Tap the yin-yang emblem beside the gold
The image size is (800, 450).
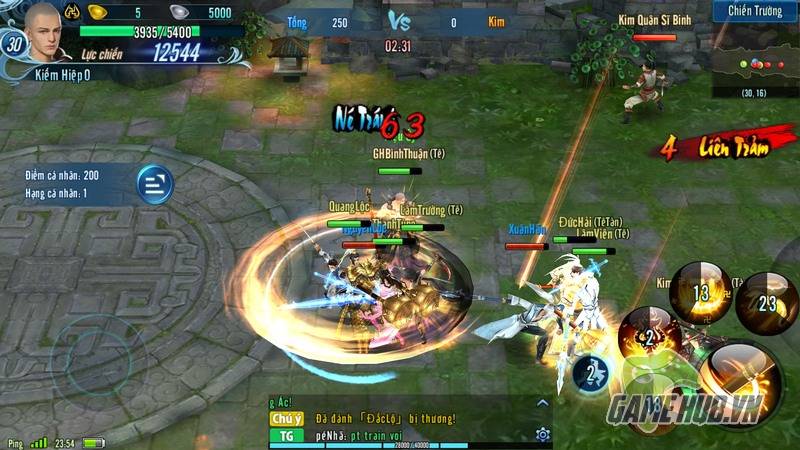73,12
